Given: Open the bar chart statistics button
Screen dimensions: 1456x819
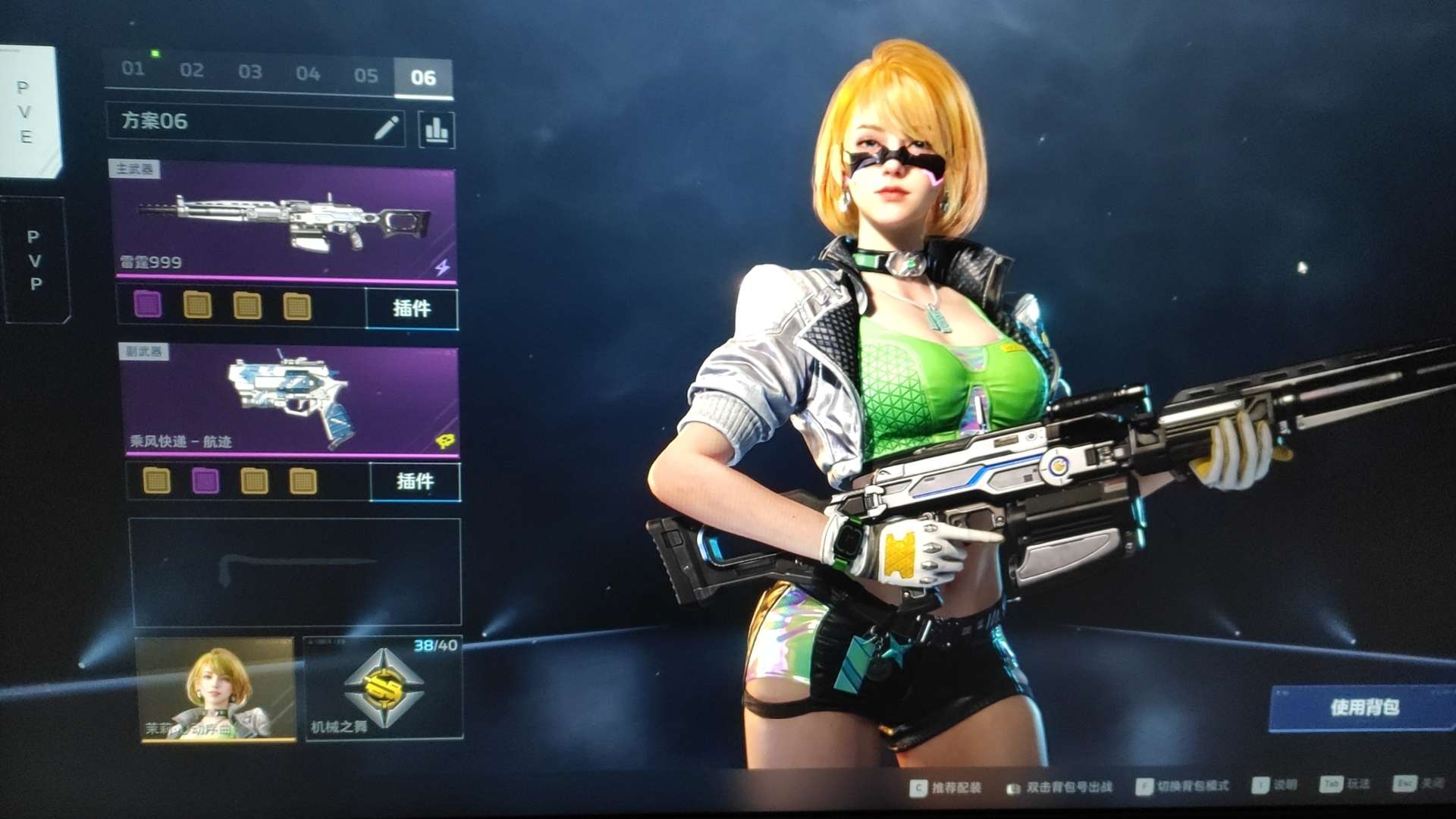Looking at the screenshot, I should tap(437, 130).
